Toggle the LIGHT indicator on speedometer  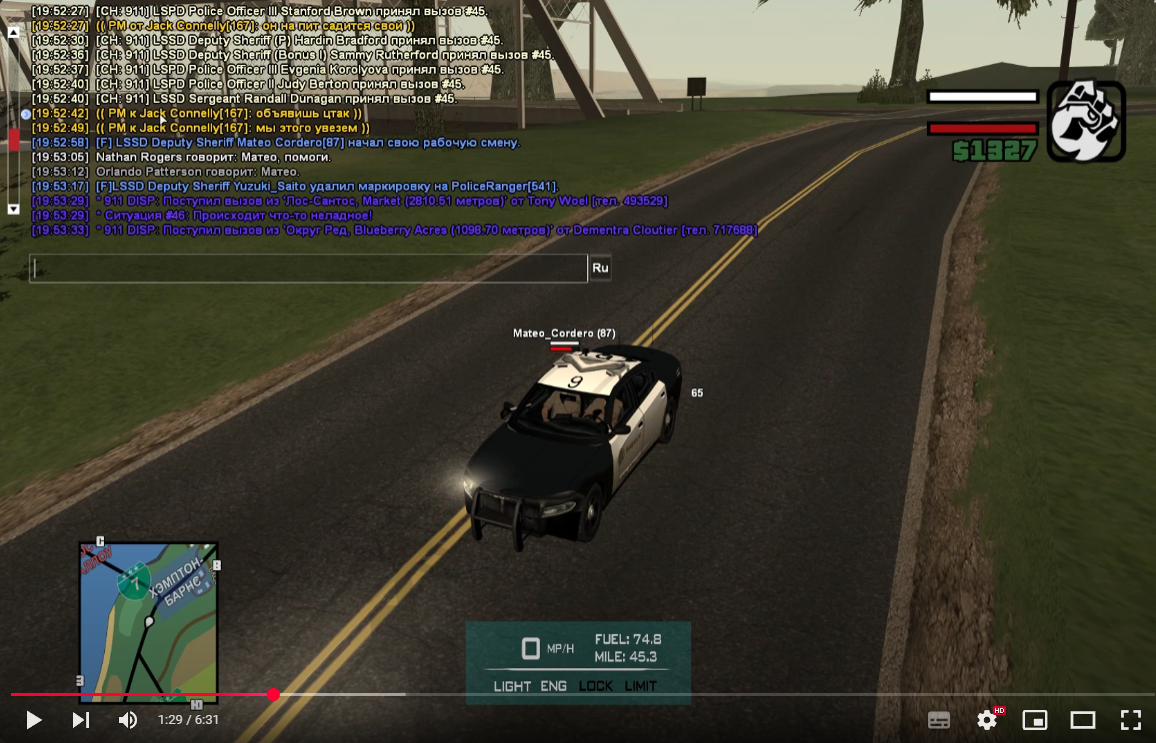512,686
